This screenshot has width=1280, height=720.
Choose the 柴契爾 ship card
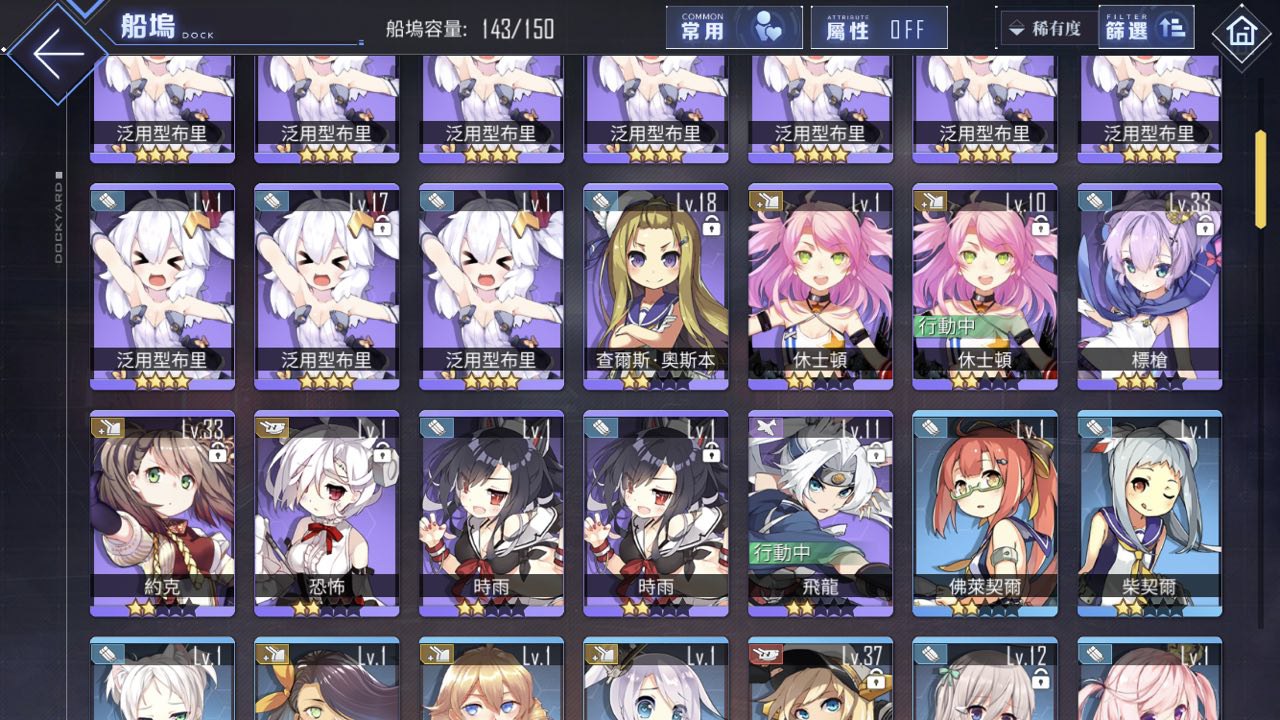(1149, 513)
